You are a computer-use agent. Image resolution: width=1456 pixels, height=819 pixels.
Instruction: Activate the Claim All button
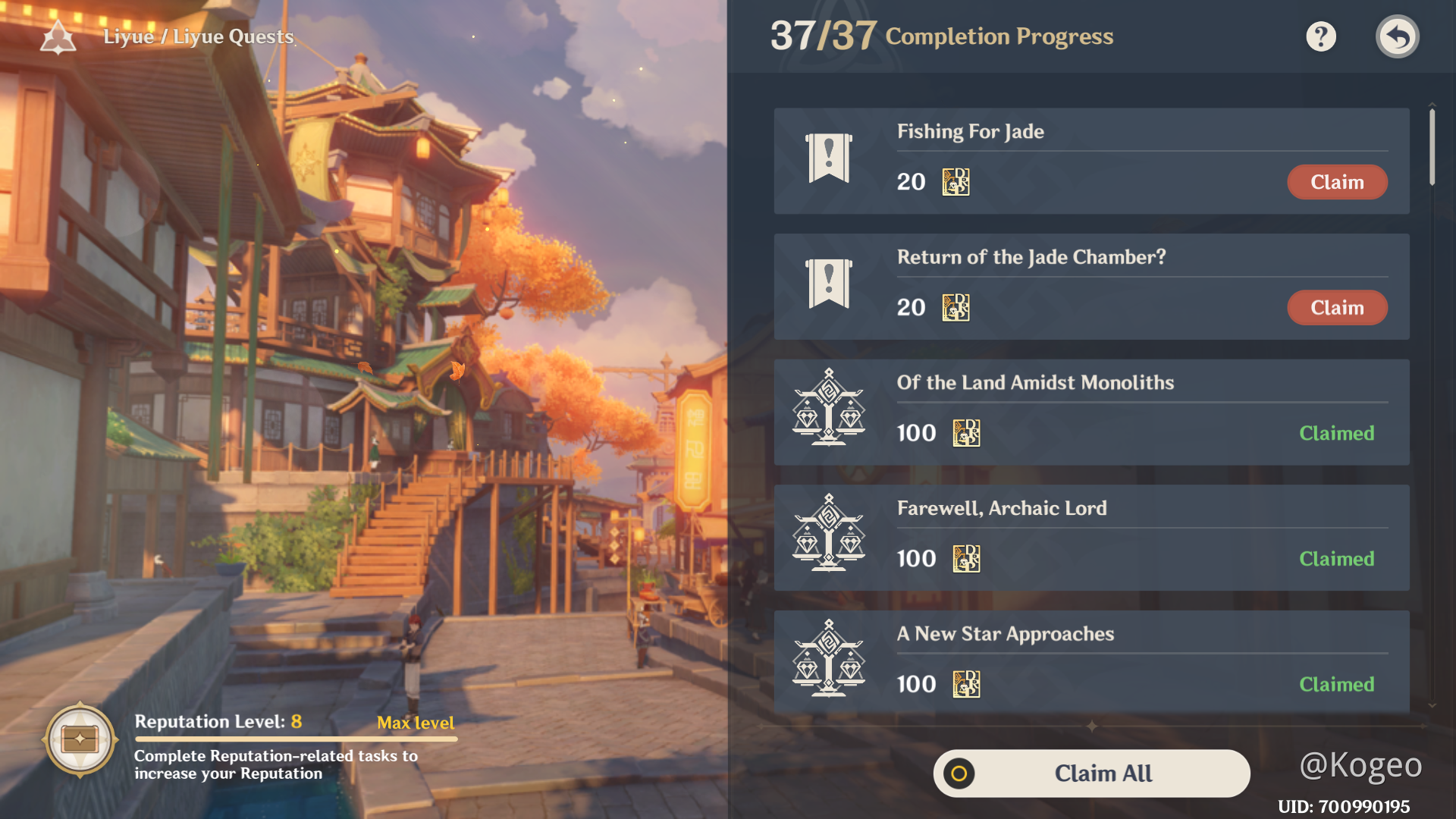tap(1091, 773)
